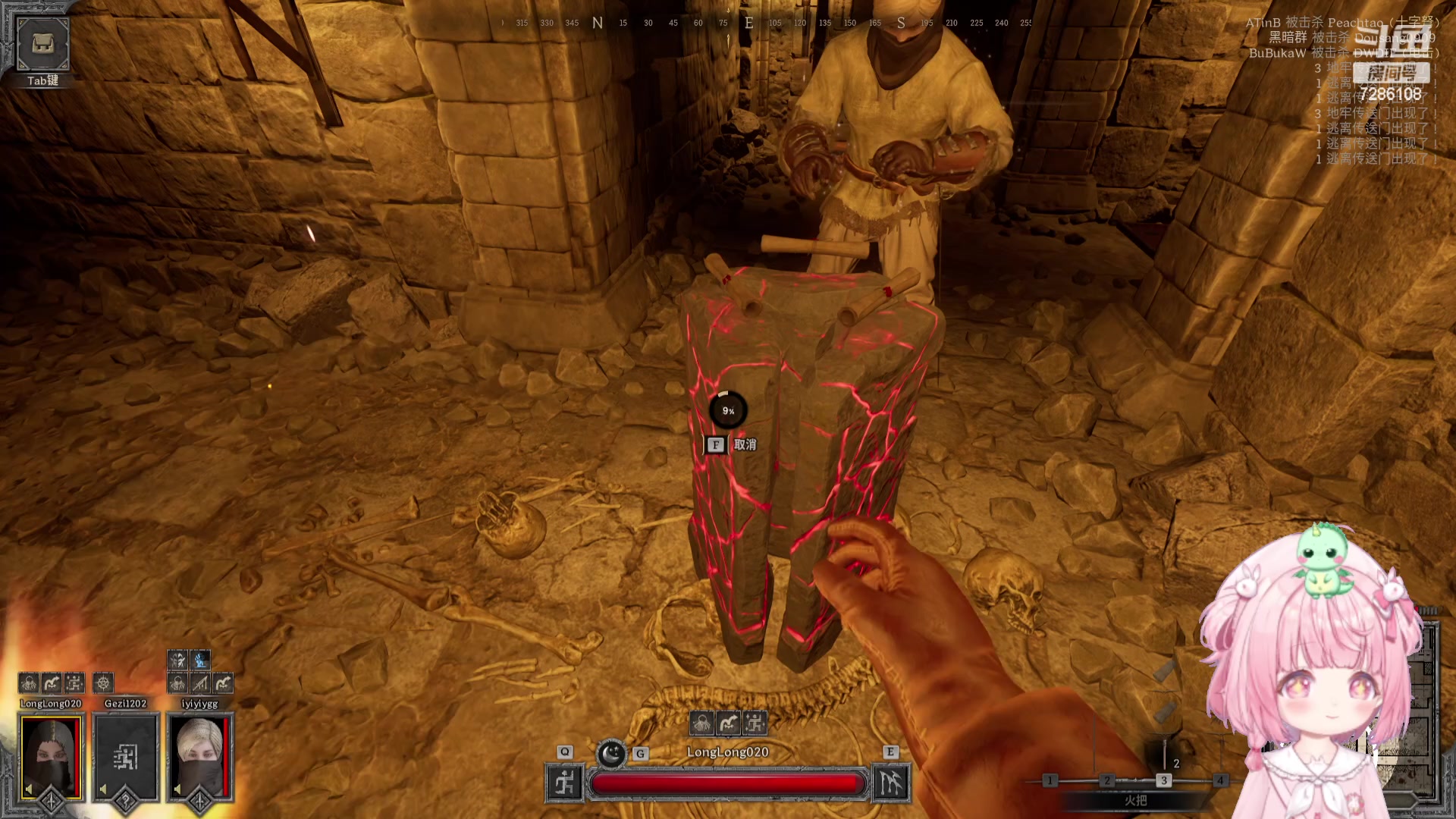Choose hotbar slot 4
1456x819 pixels.
pos(1220,780)
